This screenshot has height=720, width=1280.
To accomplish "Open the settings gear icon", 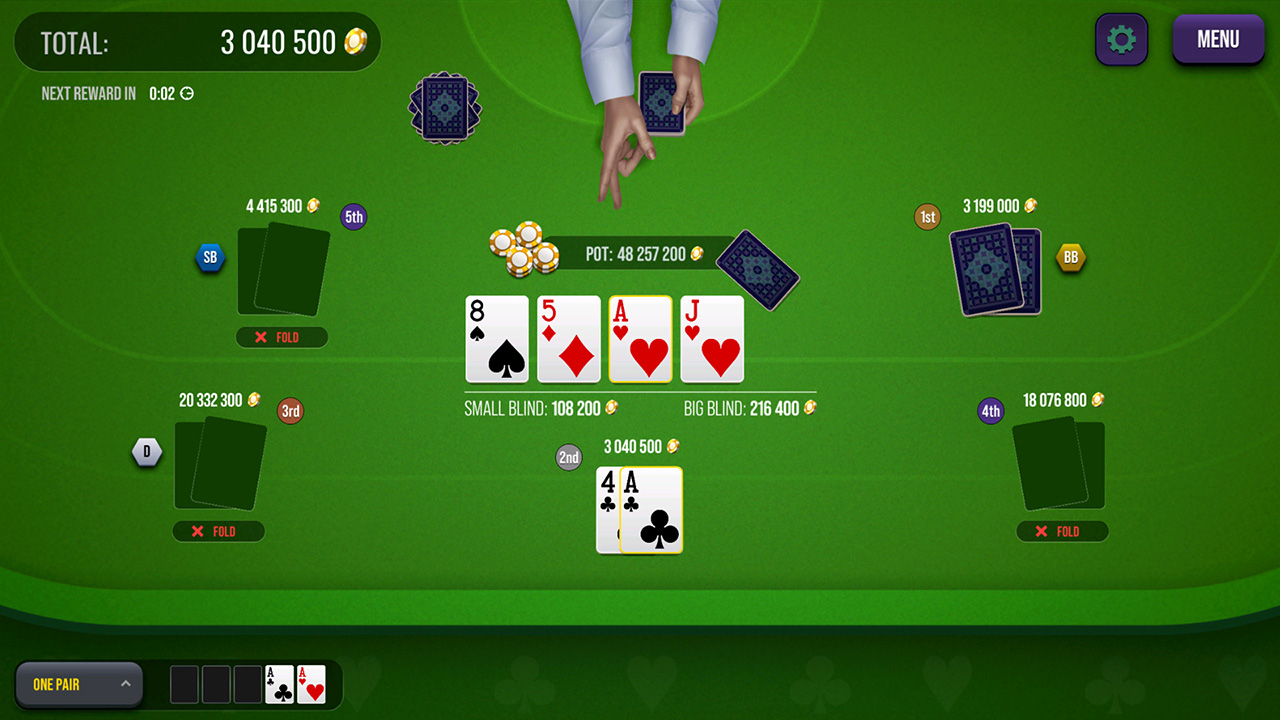I will (1121, 39).
